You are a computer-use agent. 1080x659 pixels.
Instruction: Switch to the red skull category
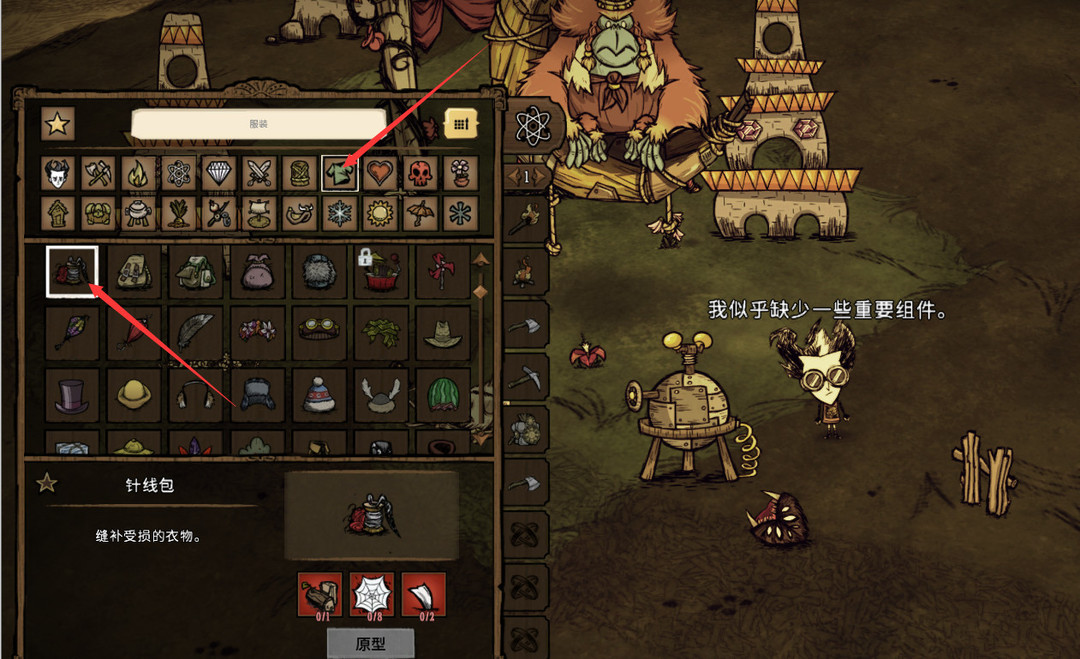420,174
